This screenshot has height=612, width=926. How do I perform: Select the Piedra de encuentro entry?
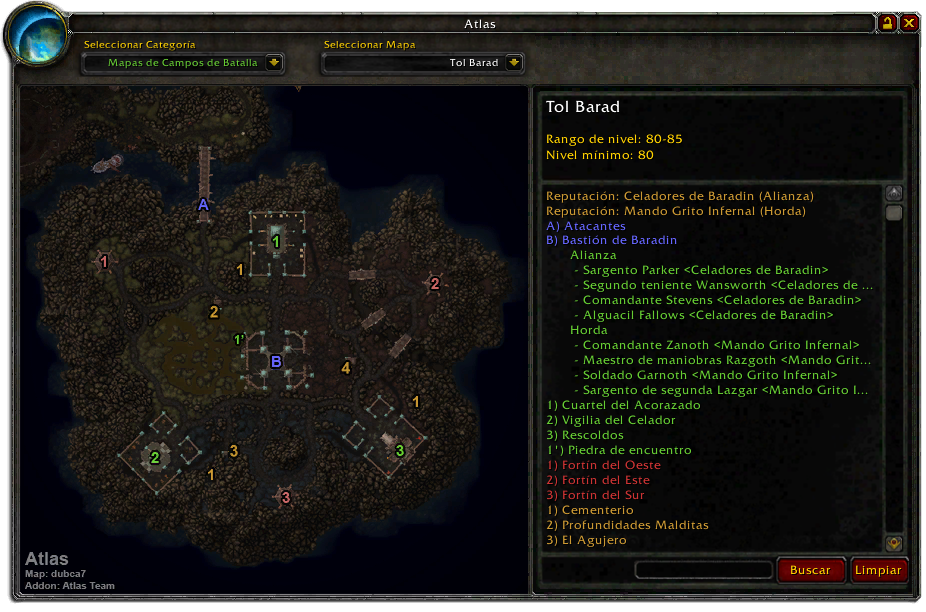click(619, 450)
